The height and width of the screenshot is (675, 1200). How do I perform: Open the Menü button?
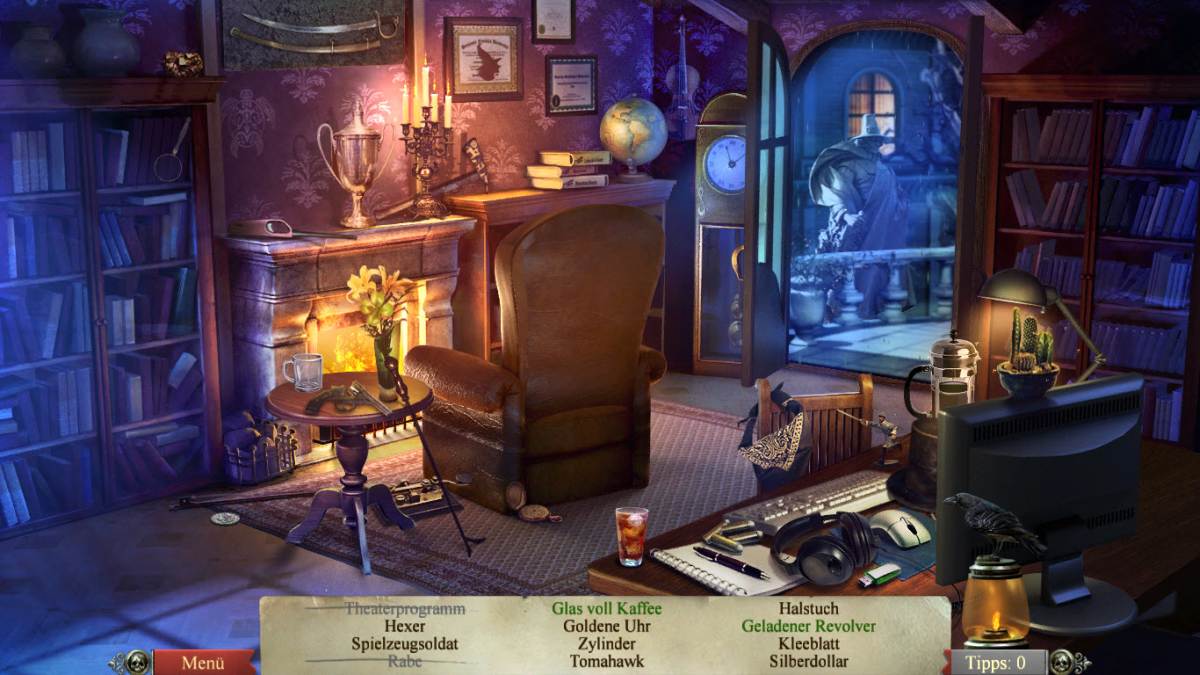tap(202, 662)
